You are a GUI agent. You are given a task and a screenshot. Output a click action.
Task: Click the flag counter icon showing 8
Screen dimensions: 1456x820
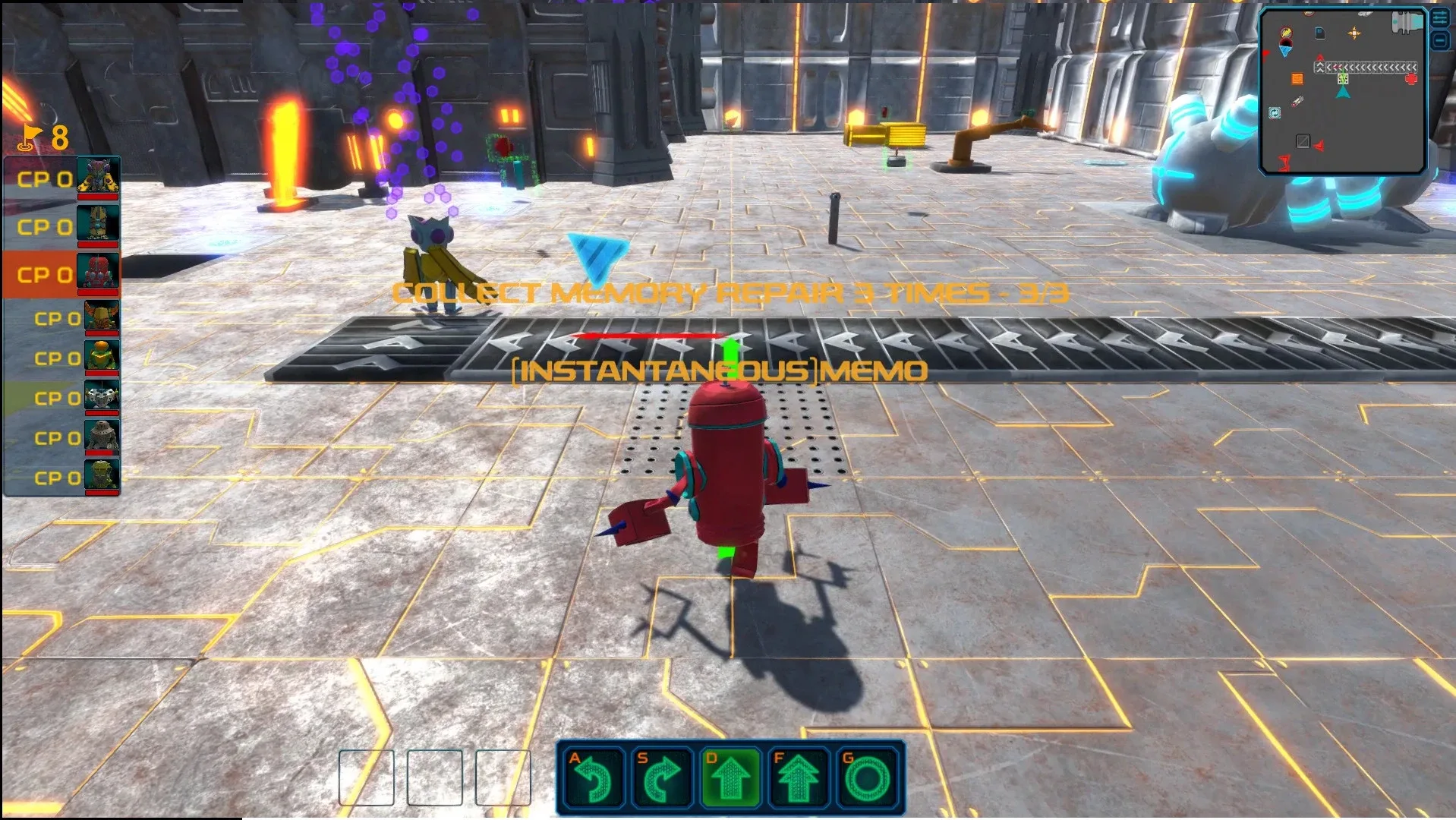(31, 137)
